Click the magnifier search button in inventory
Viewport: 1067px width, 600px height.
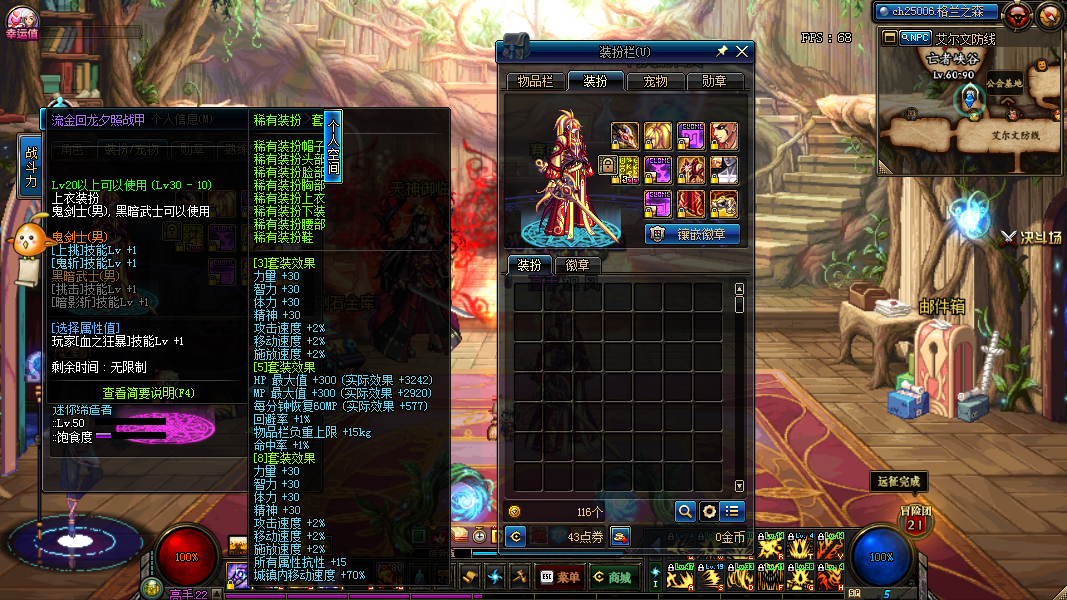[x=685, y=511]
